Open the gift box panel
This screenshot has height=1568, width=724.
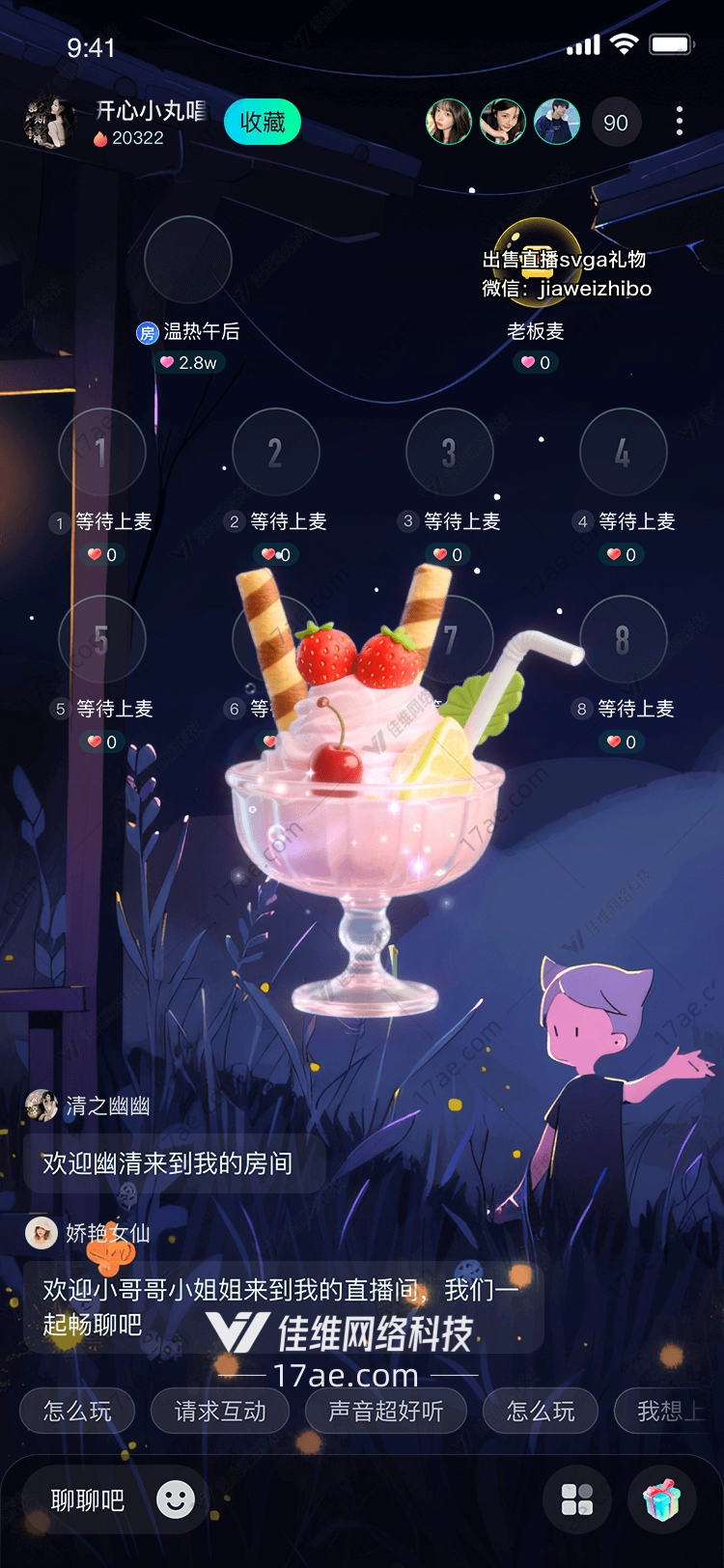(662, 1499)
